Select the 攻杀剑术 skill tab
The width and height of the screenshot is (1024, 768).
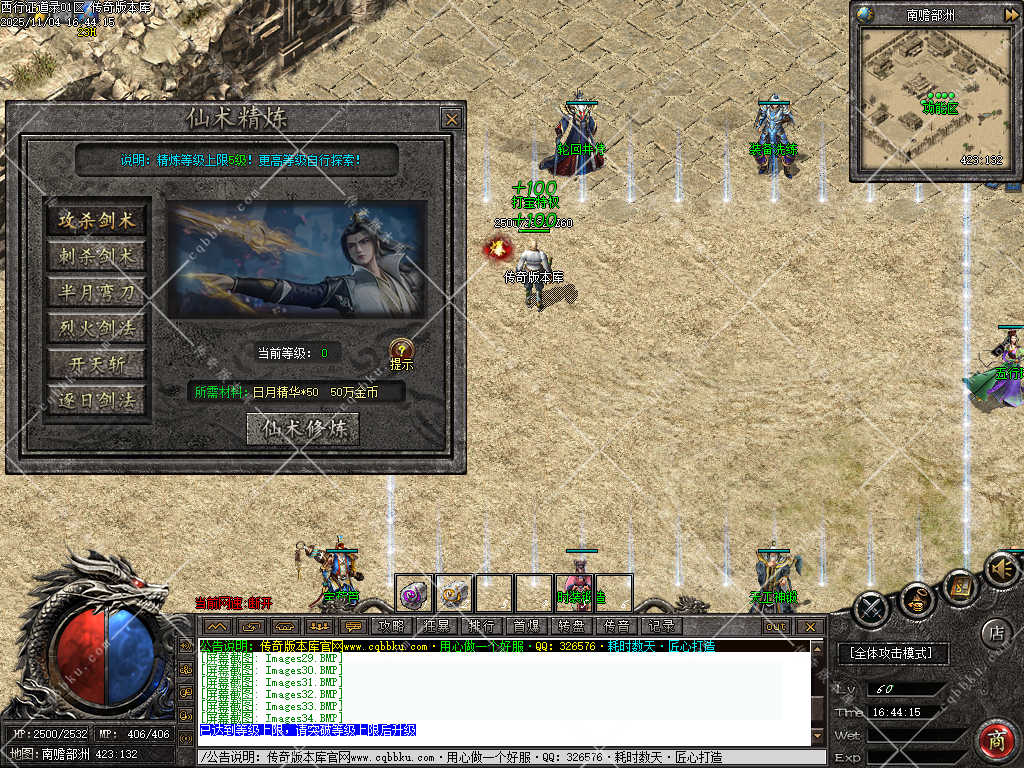(x=96, y=221)
